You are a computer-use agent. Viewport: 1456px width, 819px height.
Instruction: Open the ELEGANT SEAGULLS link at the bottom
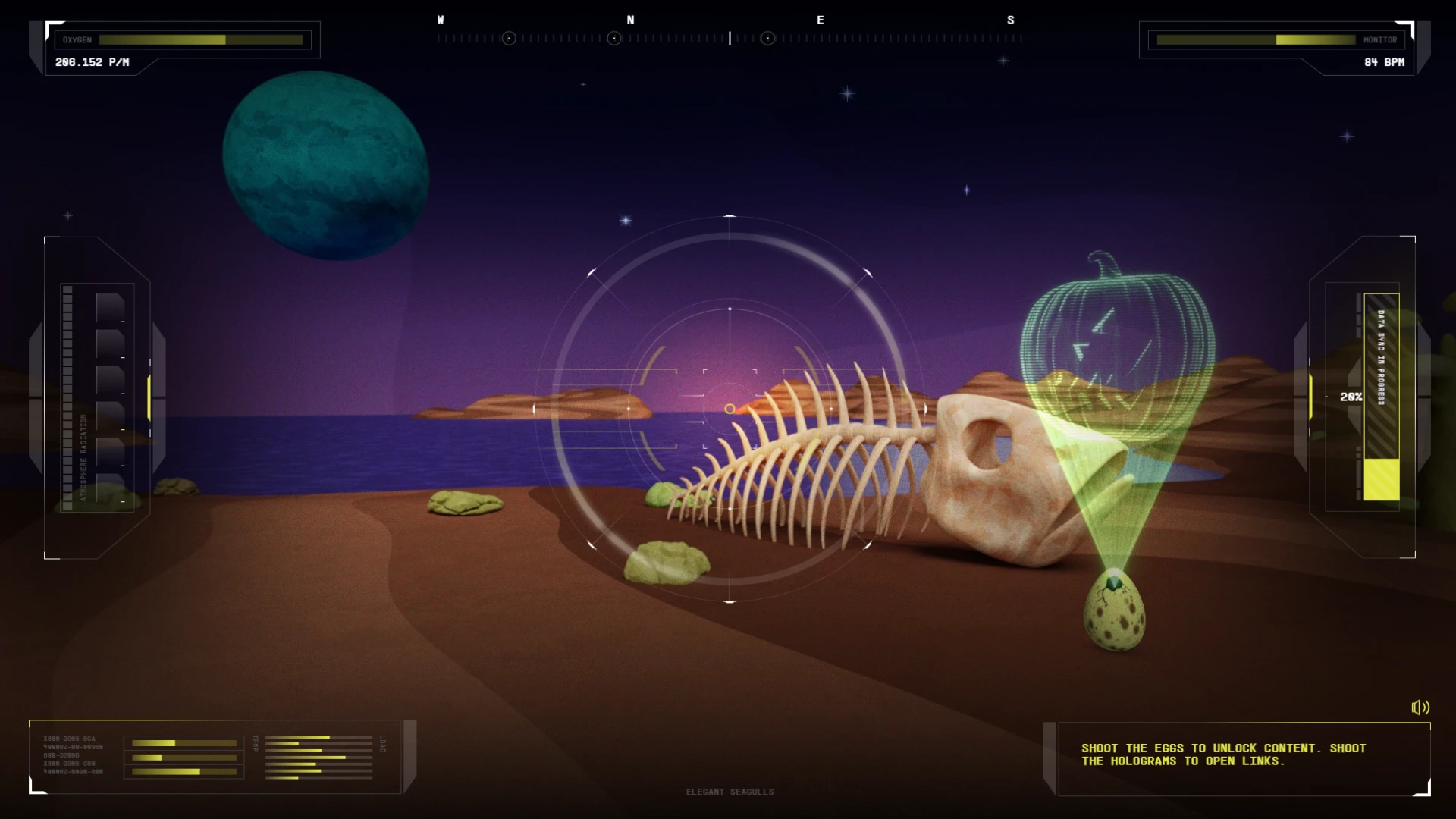pyautogui.click(x=730, y=791)
